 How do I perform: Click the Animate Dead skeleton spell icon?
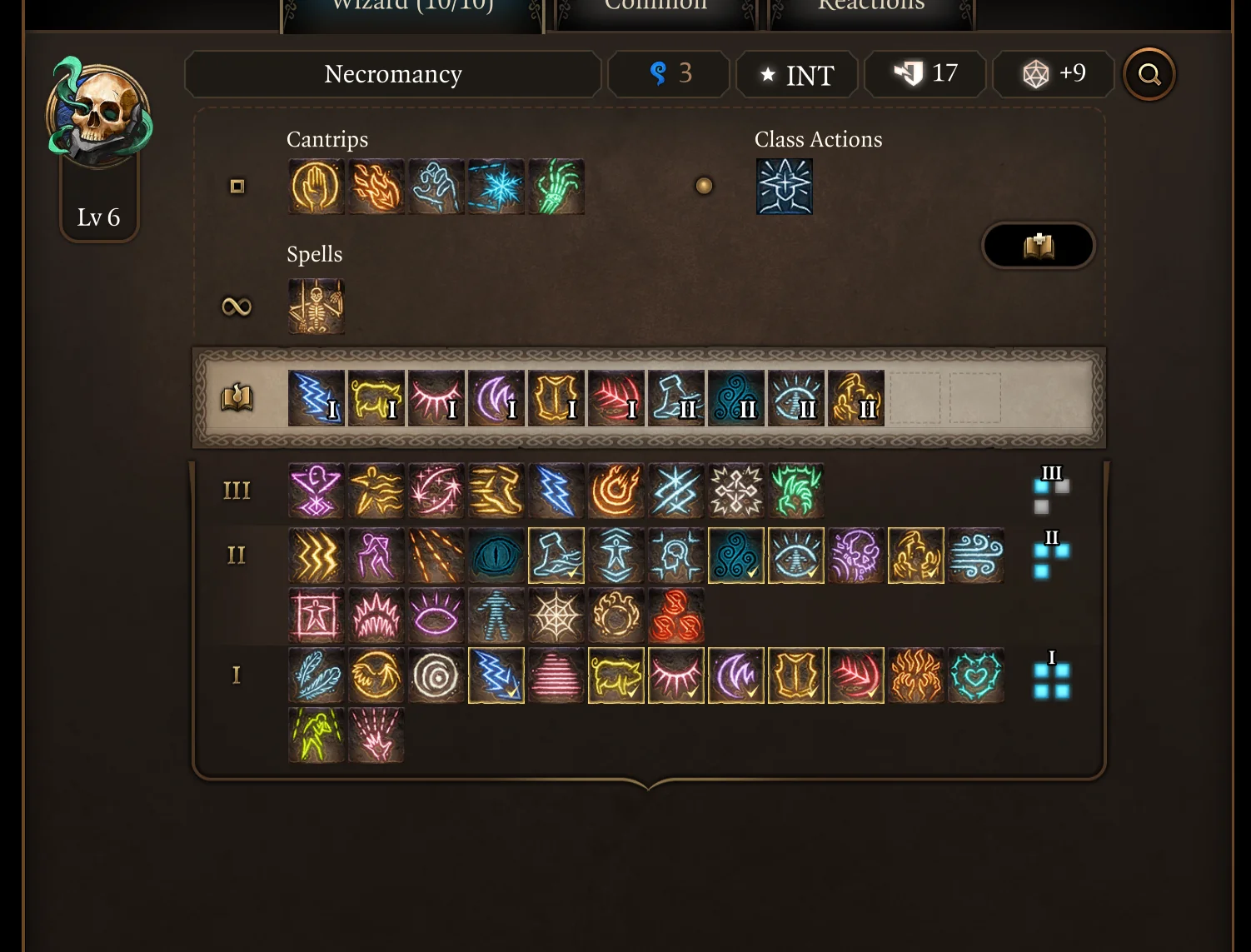[x=316, y=306]
